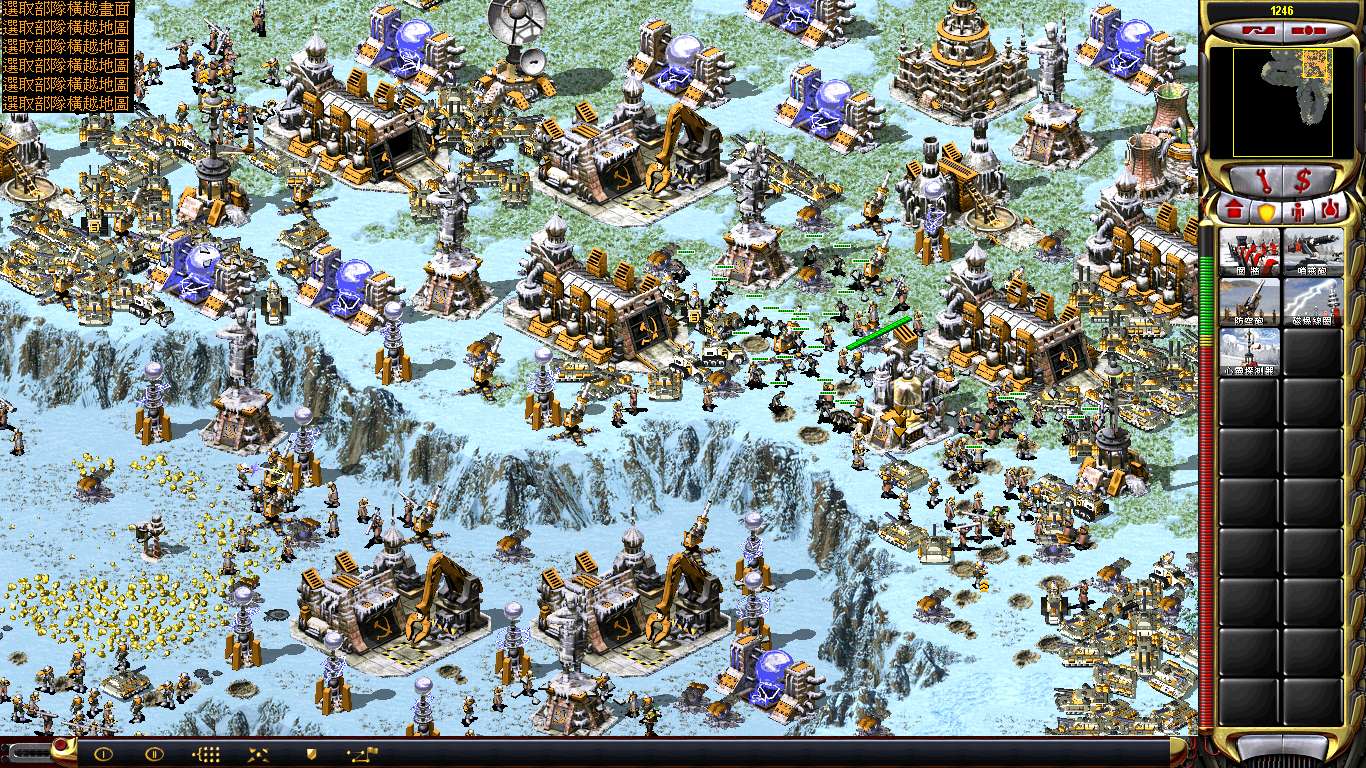Build a 哨戒炮 sentry gun
This screenshot has width=1366, height=768.
pyautogui.click(x=1313, y=252)
